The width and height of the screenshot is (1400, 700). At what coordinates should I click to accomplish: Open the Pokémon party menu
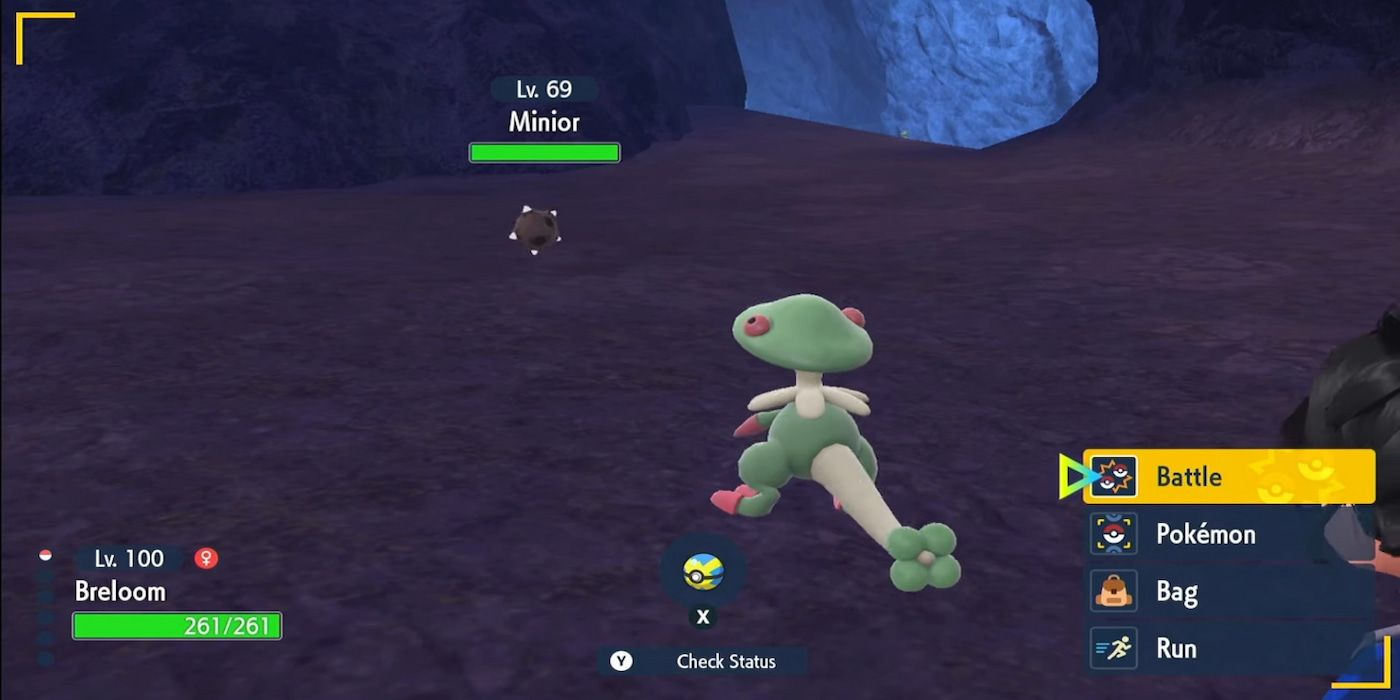coord(1228,534)
